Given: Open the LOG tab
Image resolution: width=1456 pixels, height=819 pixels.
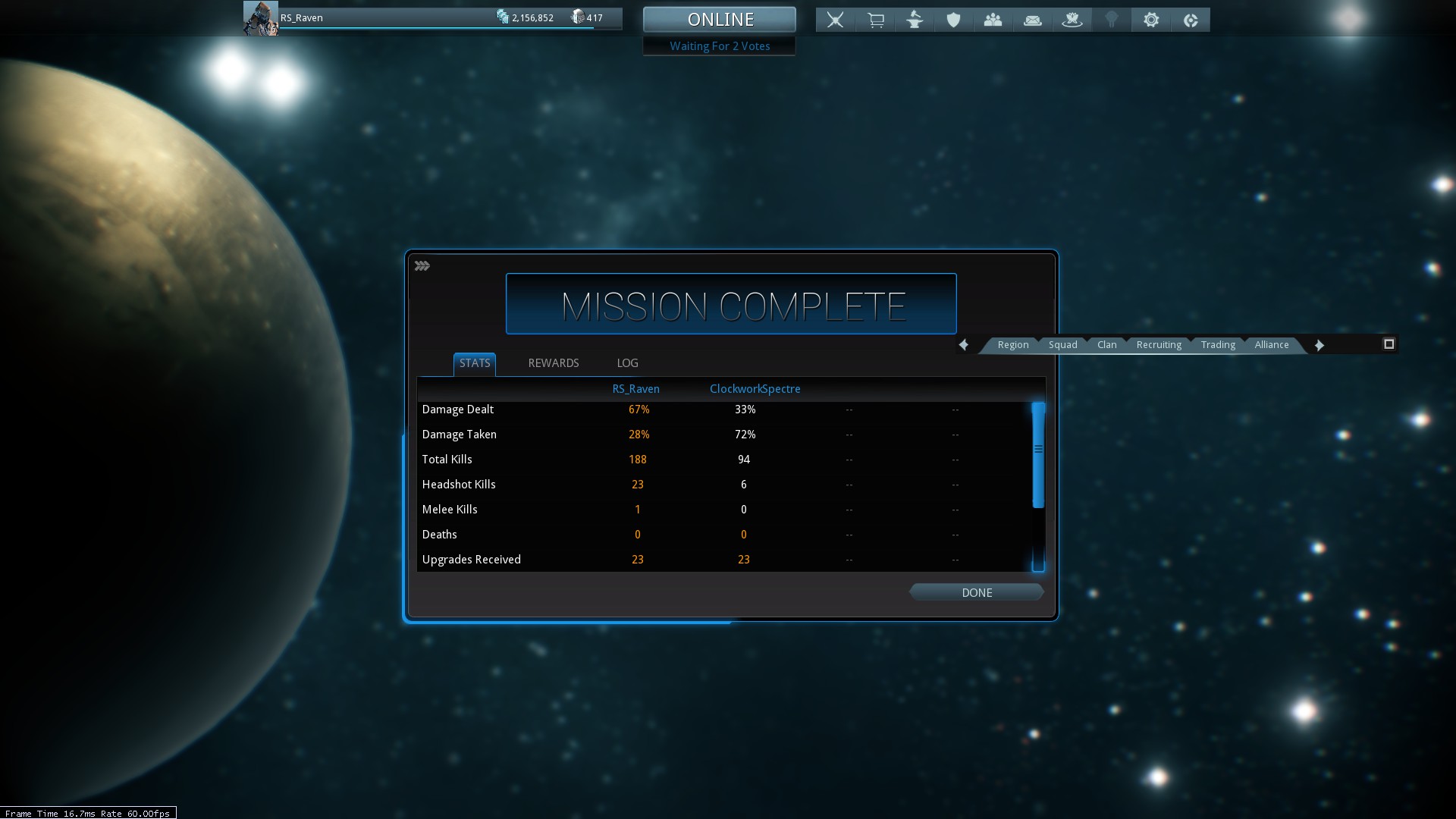Looking at the screenshot, I should [x=627, y=363].
